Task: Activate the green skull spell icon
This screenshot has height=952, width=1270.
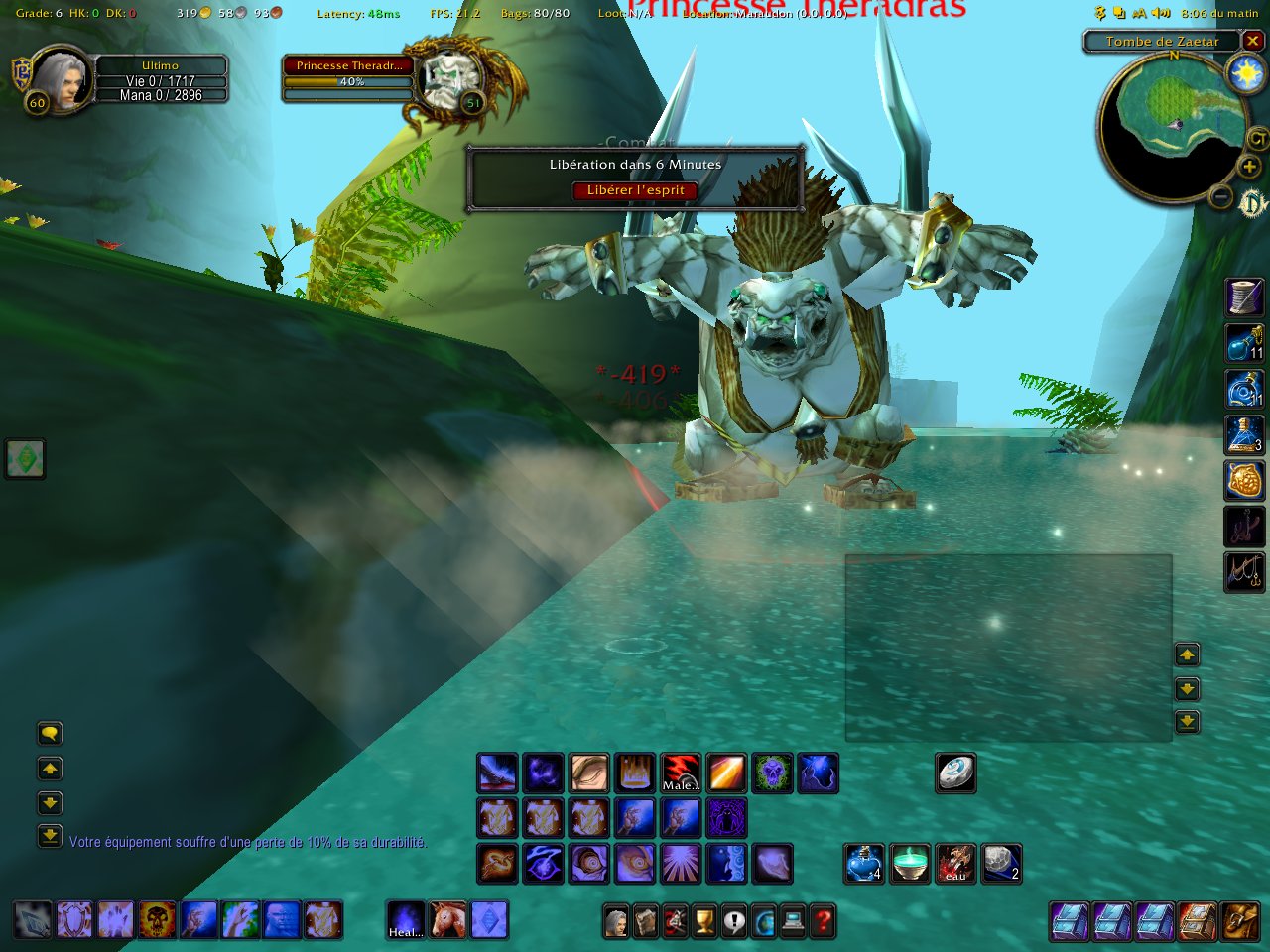Action: point(773,773)
